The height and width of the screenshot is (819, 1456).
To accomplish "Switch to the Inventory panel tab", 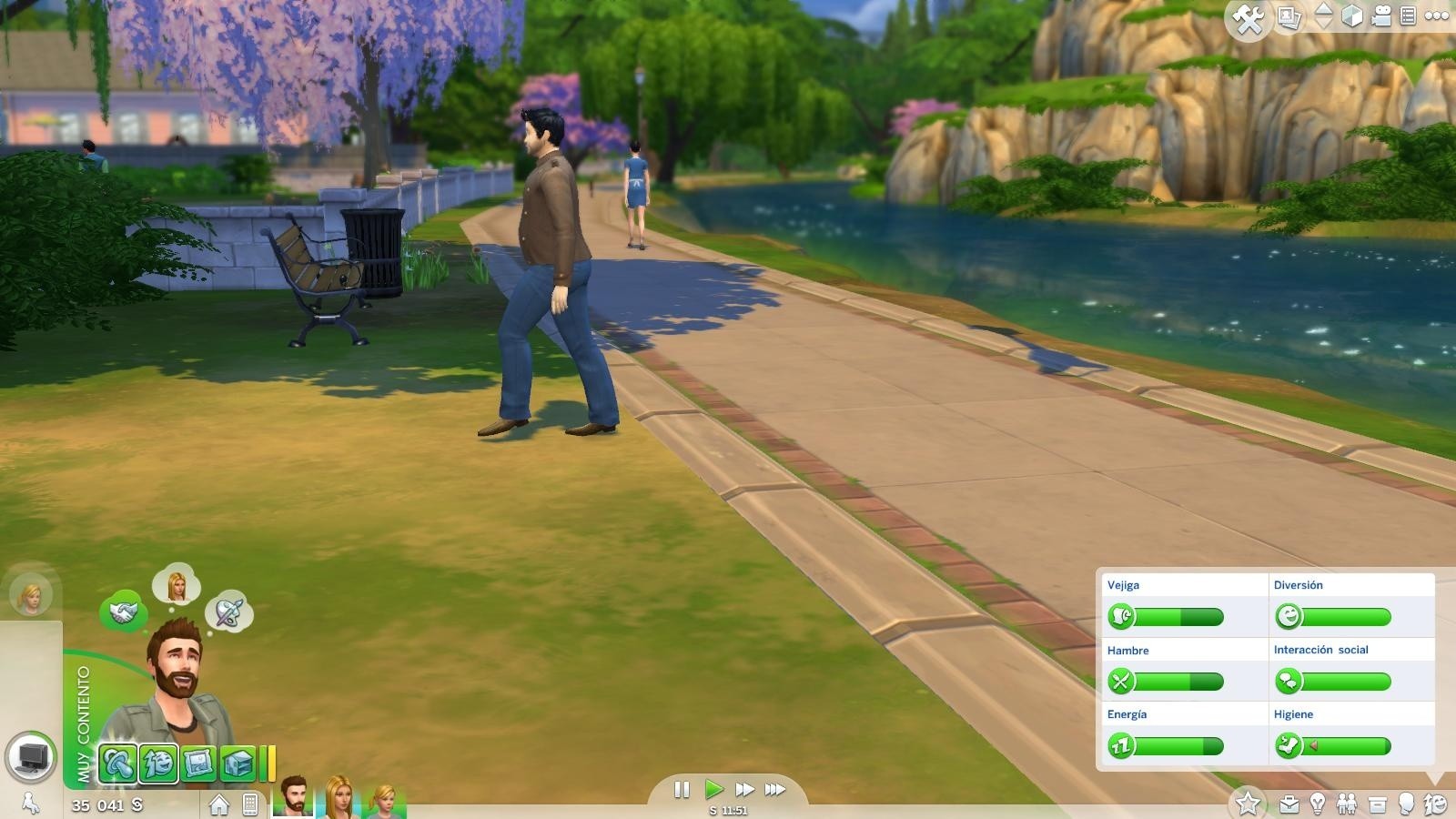I will coord(1378,804).
